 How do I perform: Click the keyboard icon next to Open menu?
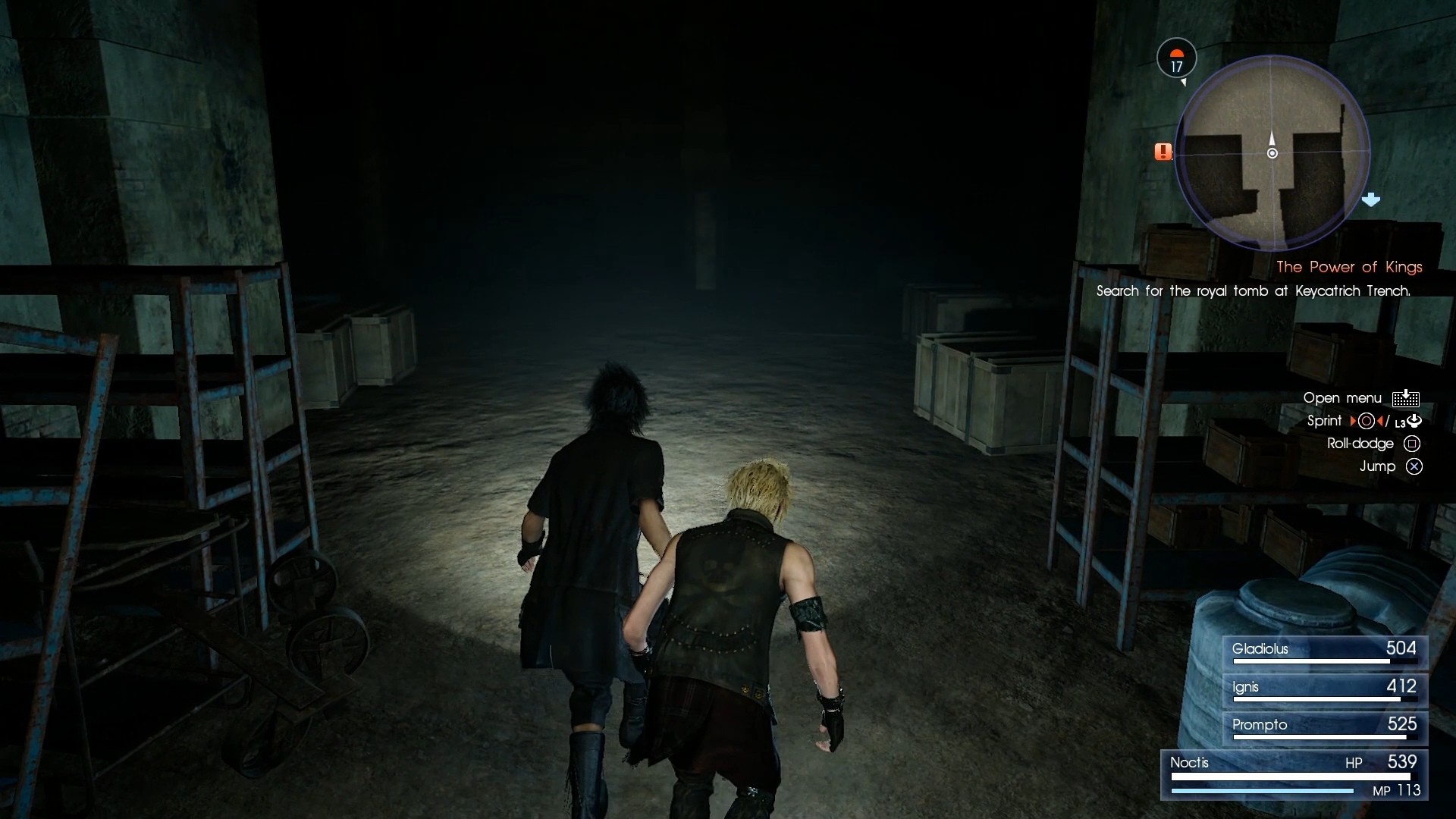1407,397
